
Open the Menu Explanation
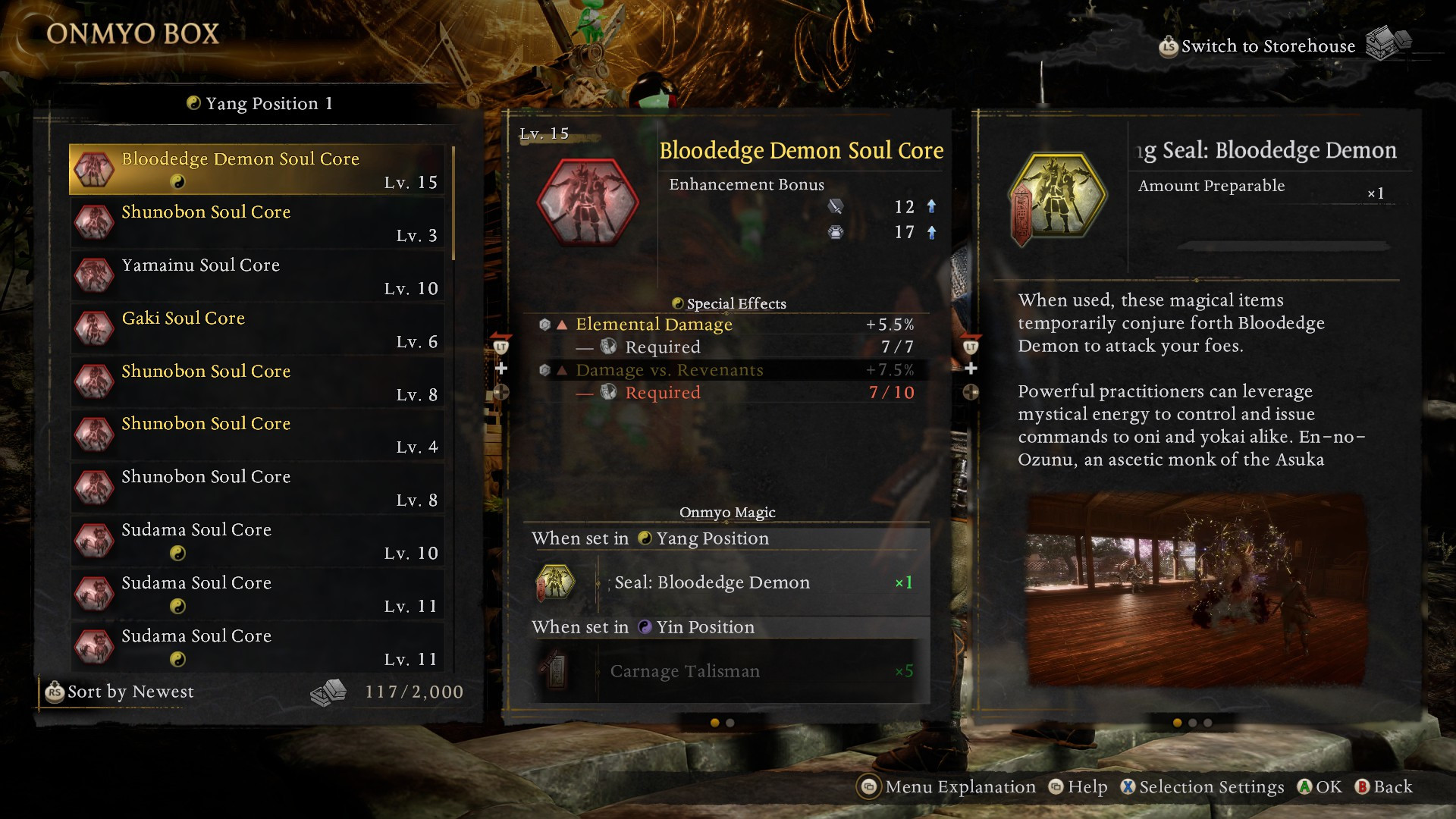click(948, 787)
